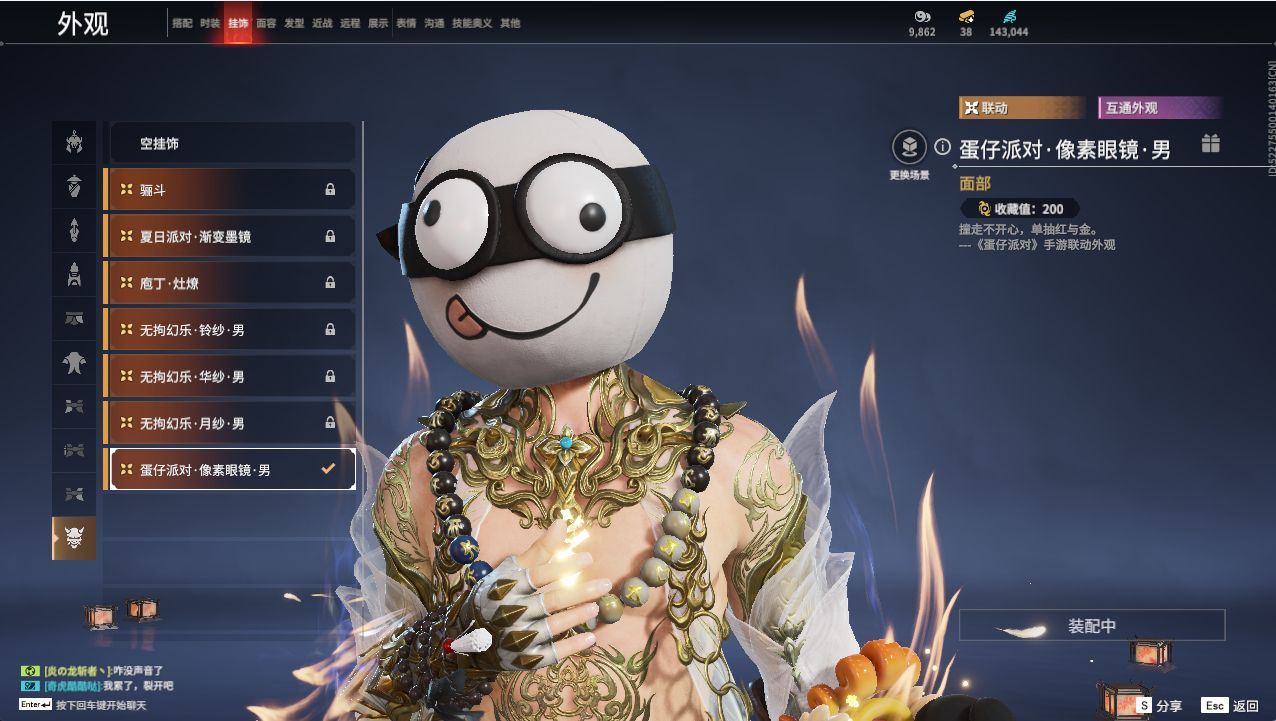1276x721 pixels.
Task: Open the 搭配 tab
Action: coord(182,23)
